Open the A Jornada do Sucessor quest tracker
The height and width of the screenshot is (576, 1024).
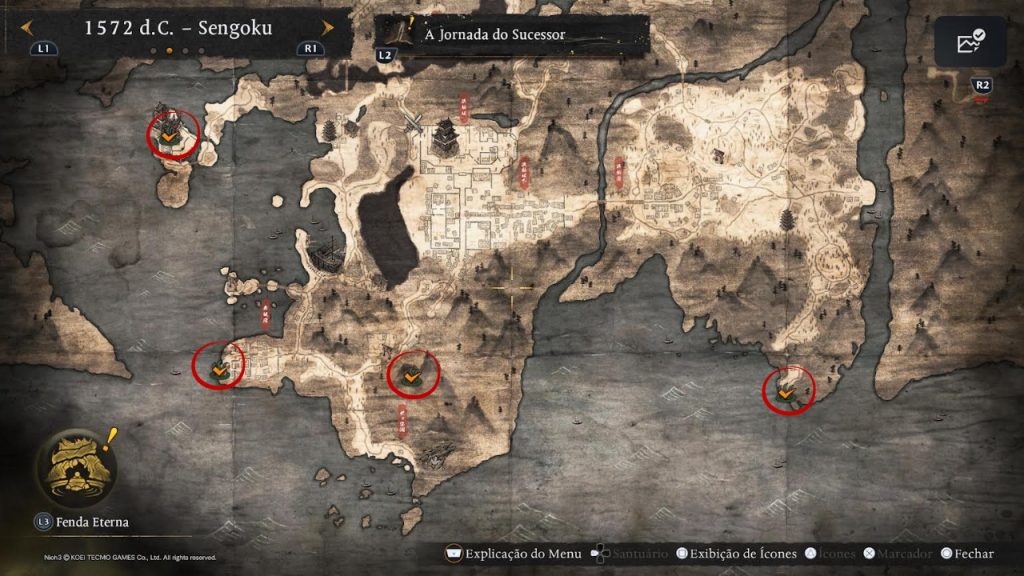[x=495, y=35]
